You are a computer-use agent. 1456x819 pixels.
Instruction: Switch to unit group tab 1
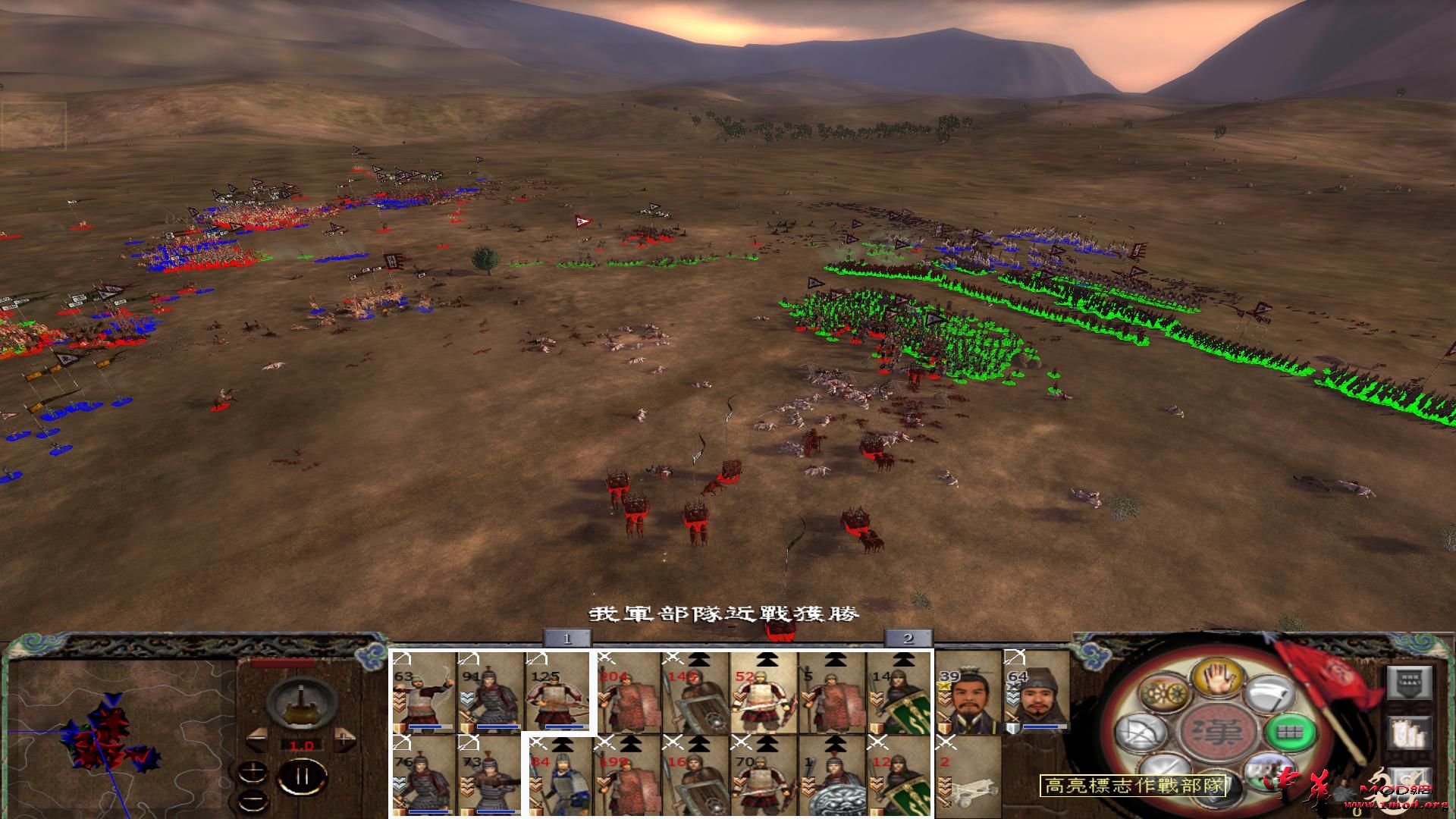[x=566, y=639]
